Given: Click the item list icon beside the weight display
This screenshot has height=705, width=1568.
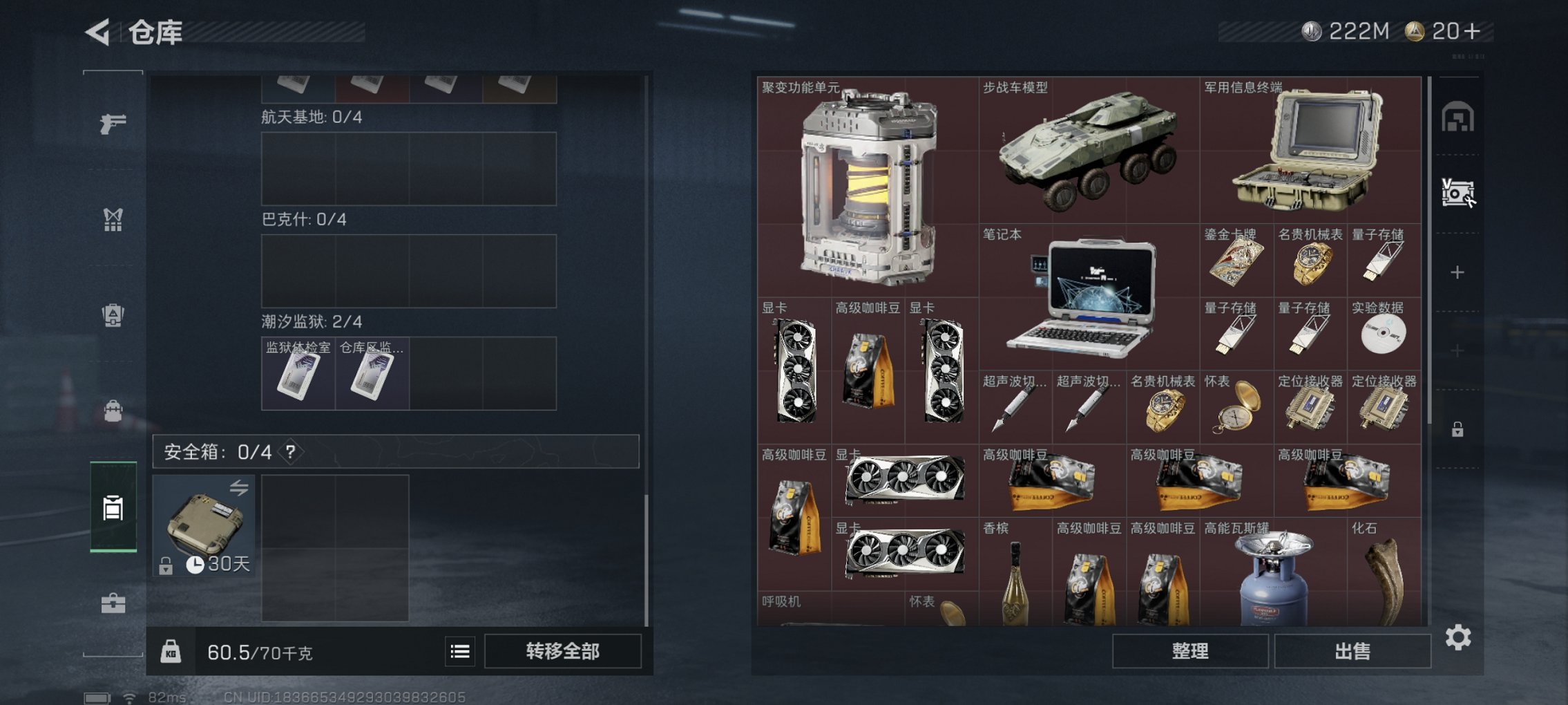Looking at the screenshot, I should click(460, 652).
